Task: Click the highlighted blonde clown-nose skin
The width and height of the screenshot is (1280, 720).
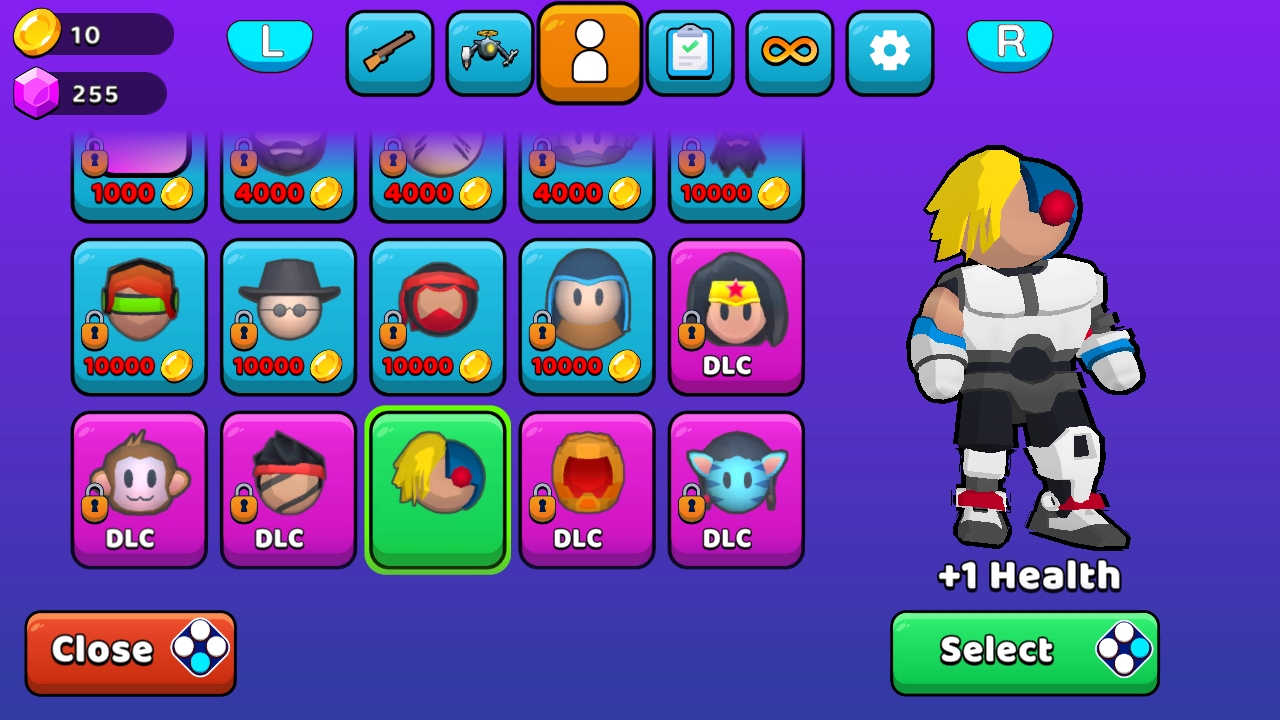Action: pos(437,489)
